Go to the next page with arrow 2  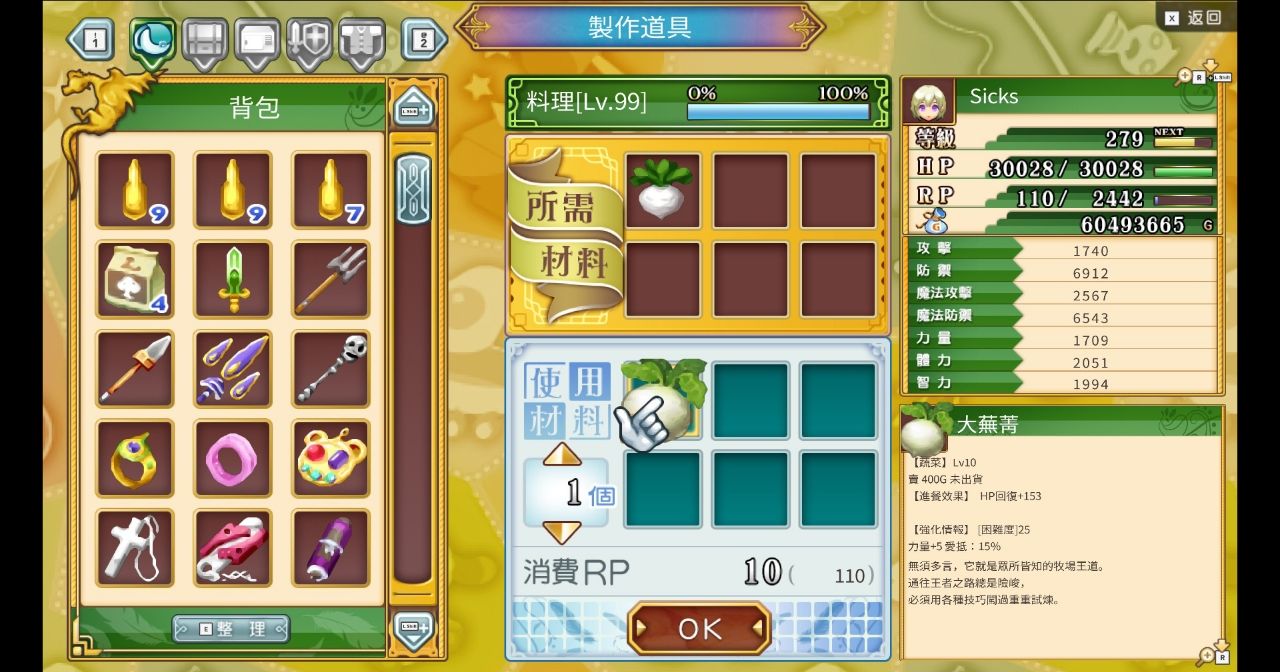(424, 40)
